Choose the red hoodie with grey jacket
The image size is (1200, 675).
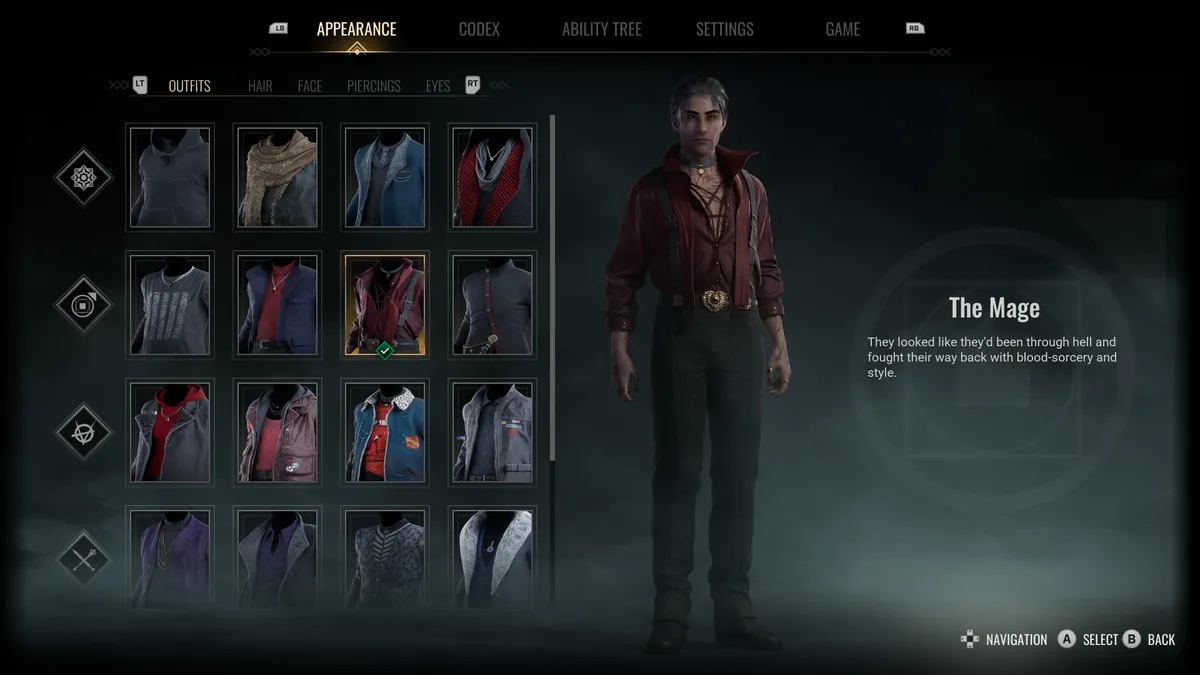[170, 432]
